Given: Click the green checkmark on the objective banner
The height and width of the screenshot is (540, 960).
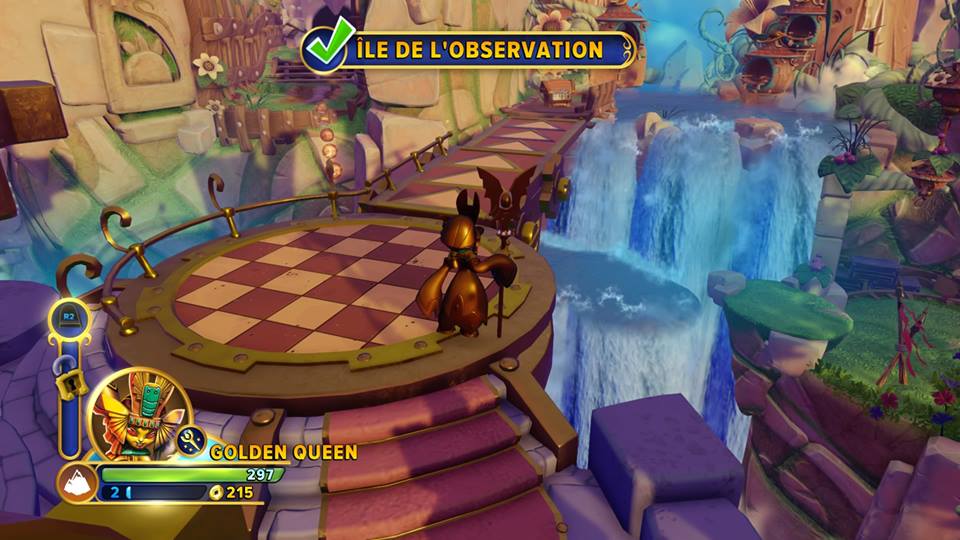Looking at the screenshot, I should [x=328, y=45].
